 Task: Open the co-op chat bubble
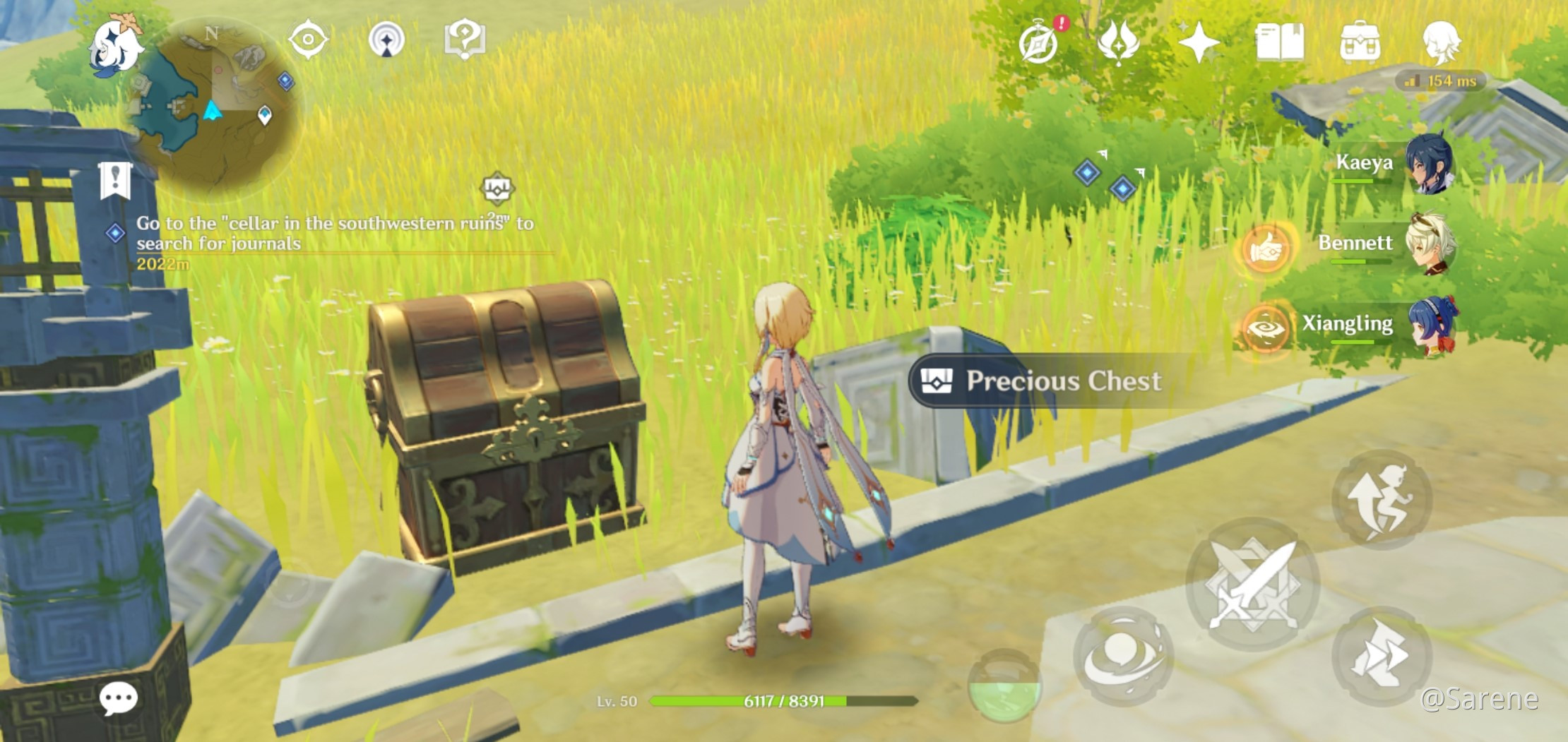[119, 699]
